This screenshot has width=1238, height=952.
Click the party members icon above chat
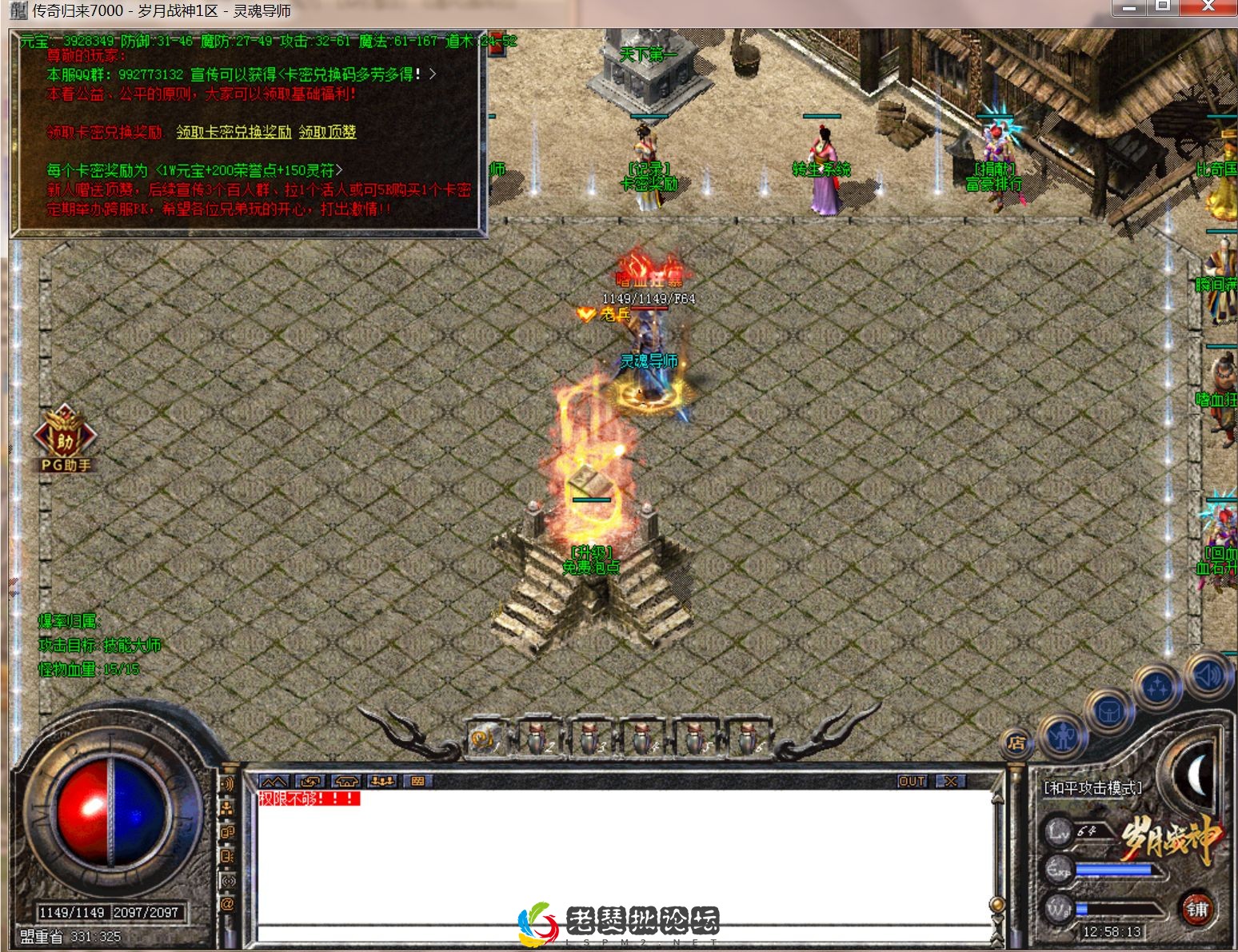384,781
